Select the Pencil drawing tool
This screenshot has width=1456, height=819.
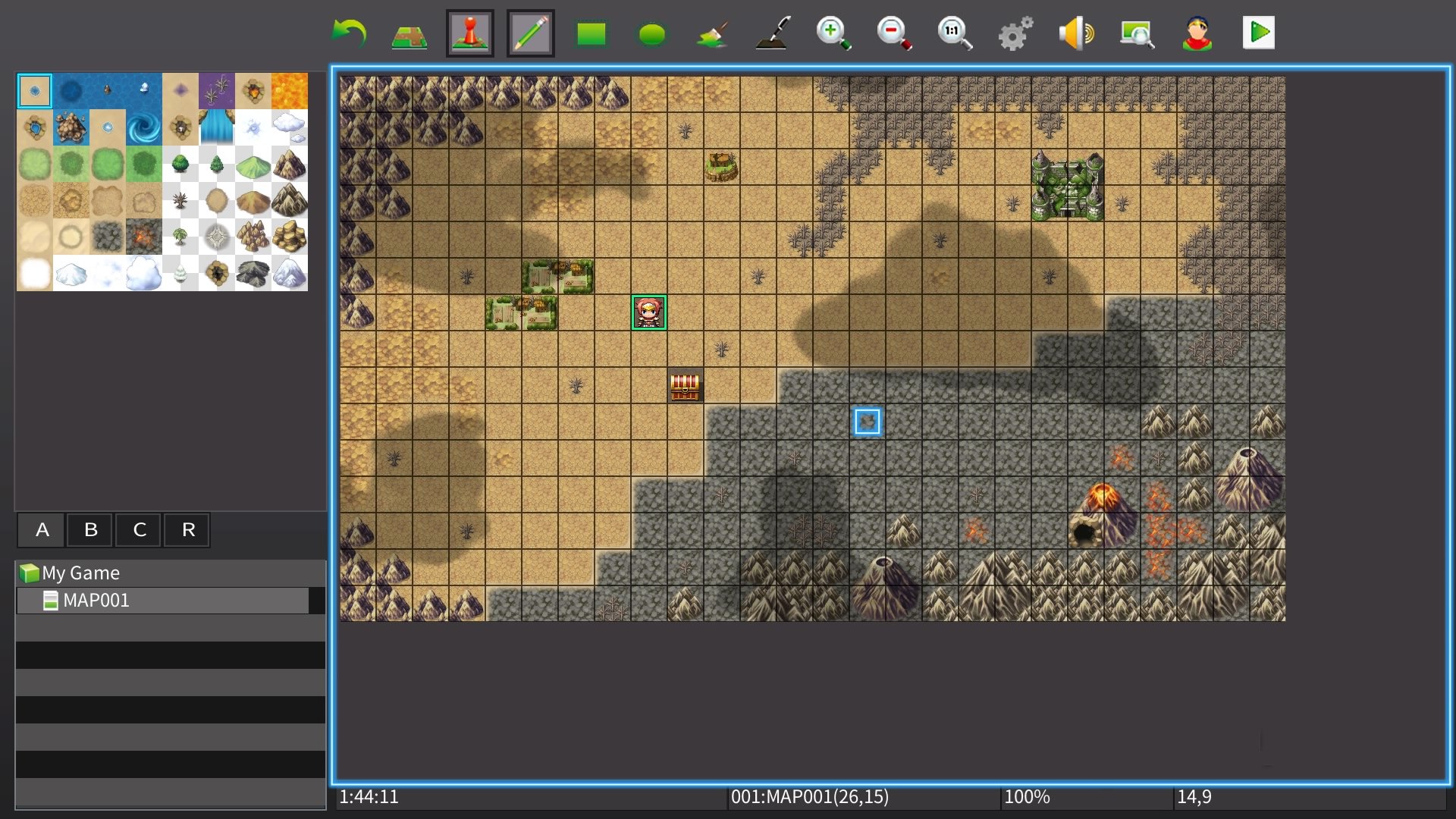point(531,32)
